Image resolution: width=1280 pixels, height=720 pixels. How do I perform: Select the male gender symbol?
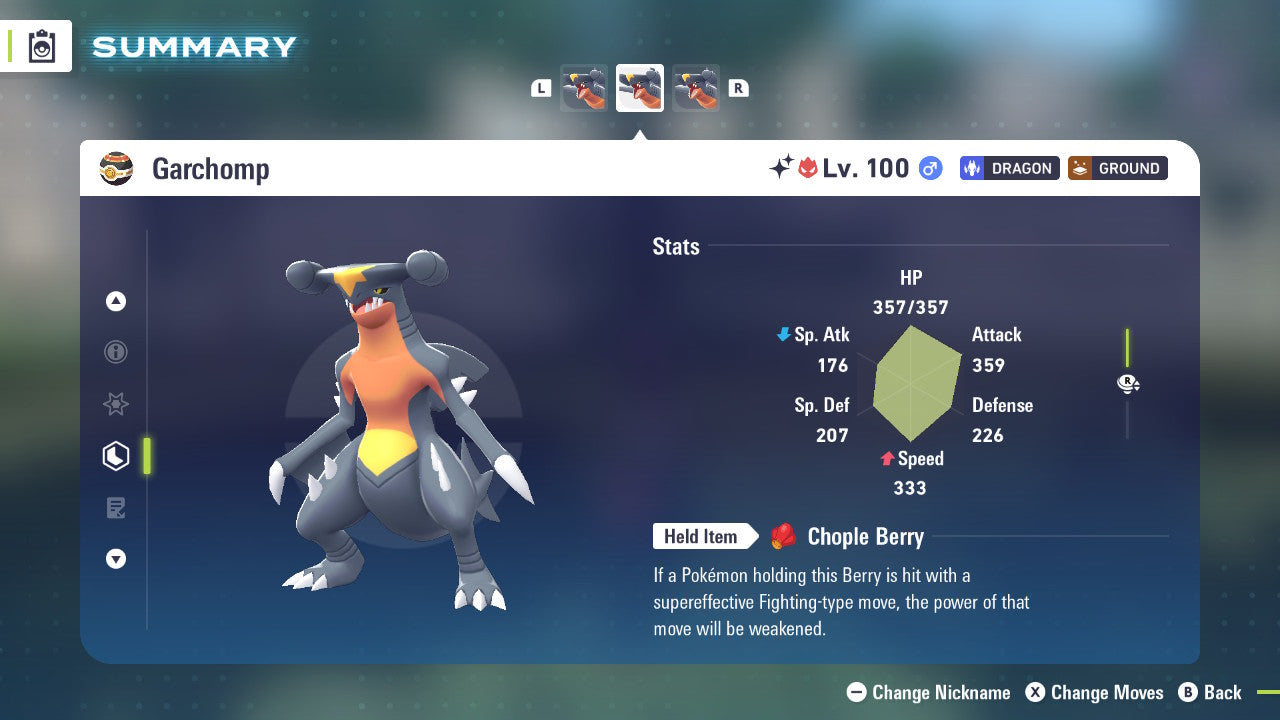931,169
